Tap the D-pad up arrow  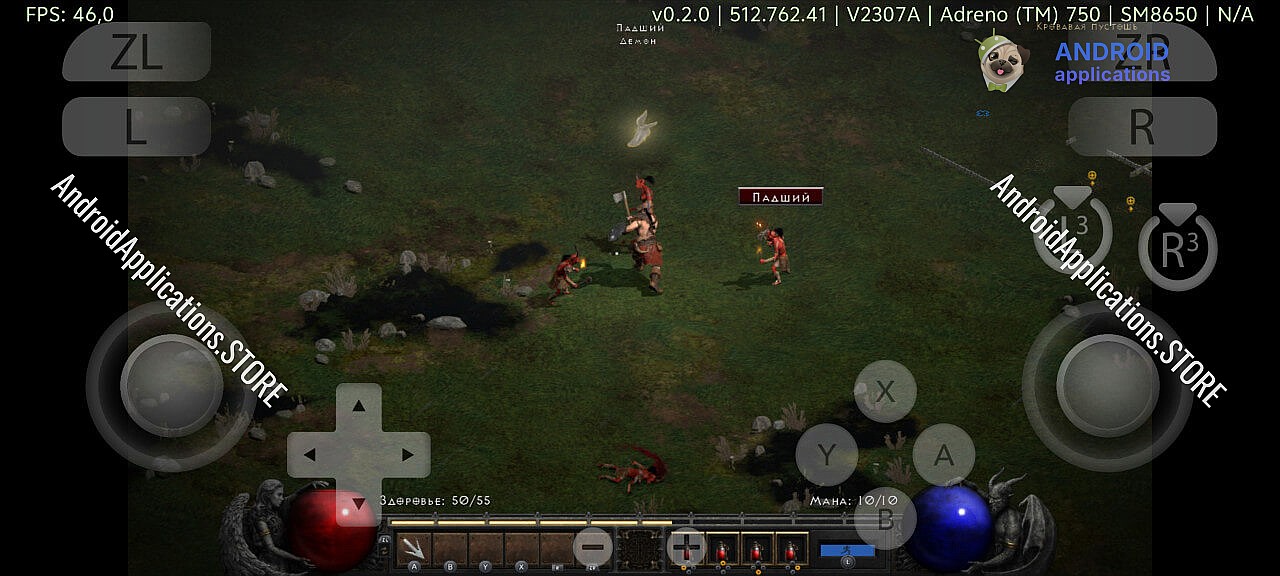[358, 406]
